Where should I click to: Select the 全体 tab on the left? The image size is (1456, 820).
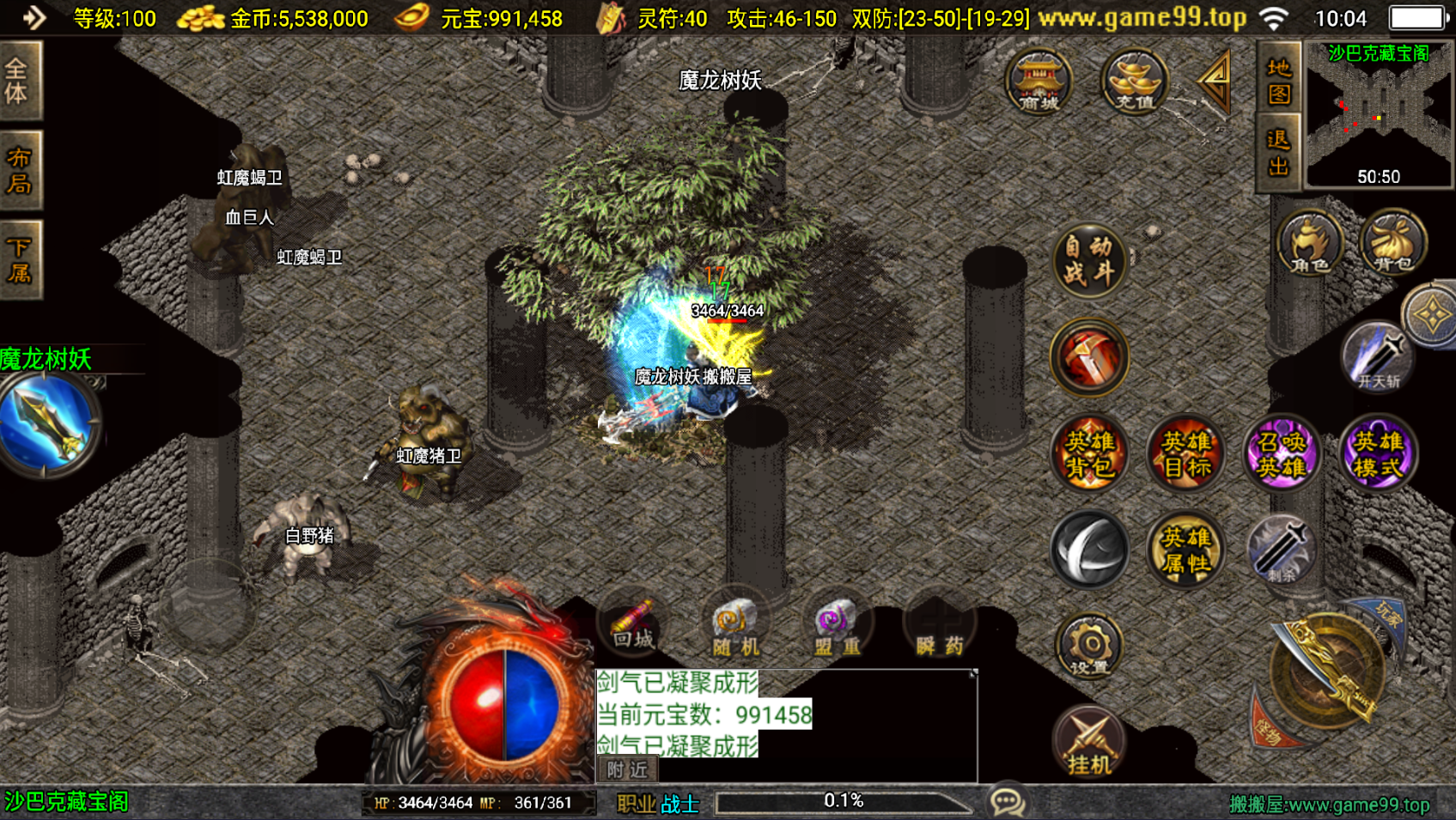click(x=19, y=80)
